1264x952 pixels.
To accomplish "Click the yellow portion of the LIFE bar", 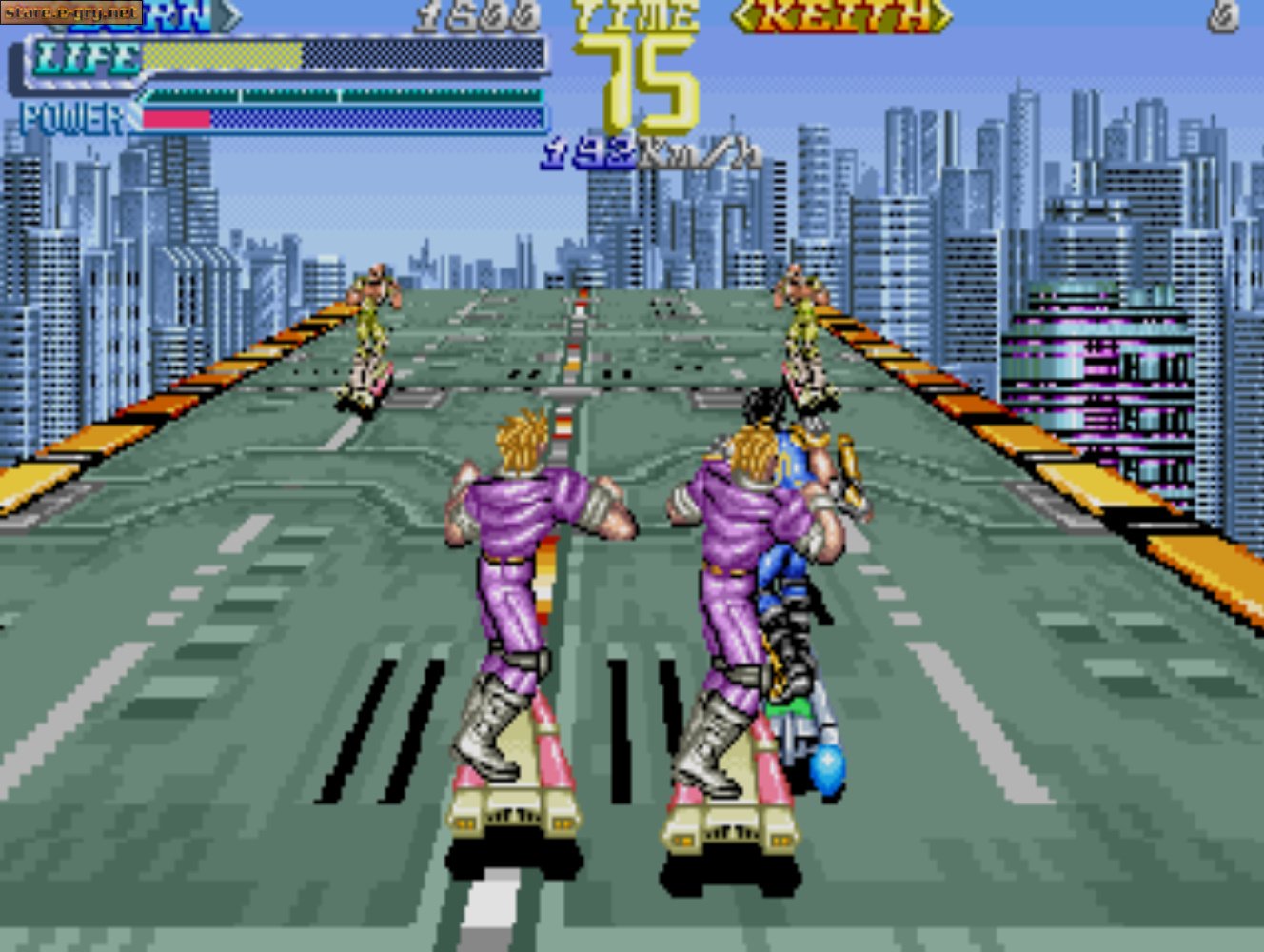I will point(219,55).
